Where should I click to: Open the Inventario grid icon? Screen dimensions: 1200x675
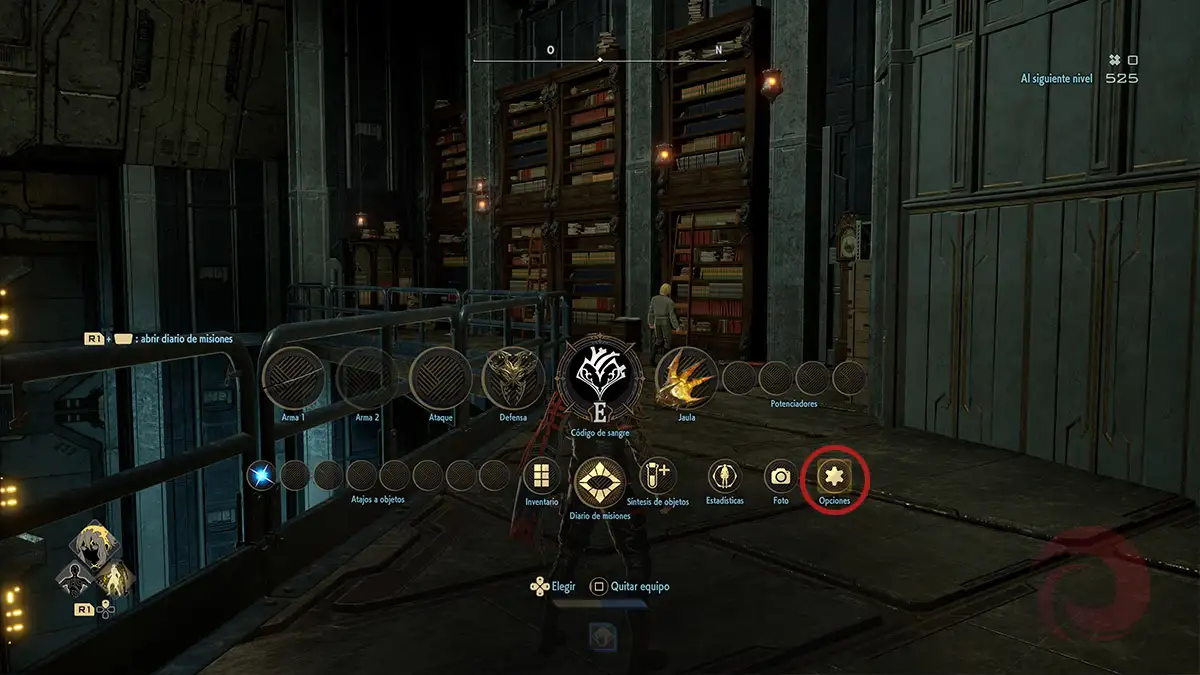542,476
